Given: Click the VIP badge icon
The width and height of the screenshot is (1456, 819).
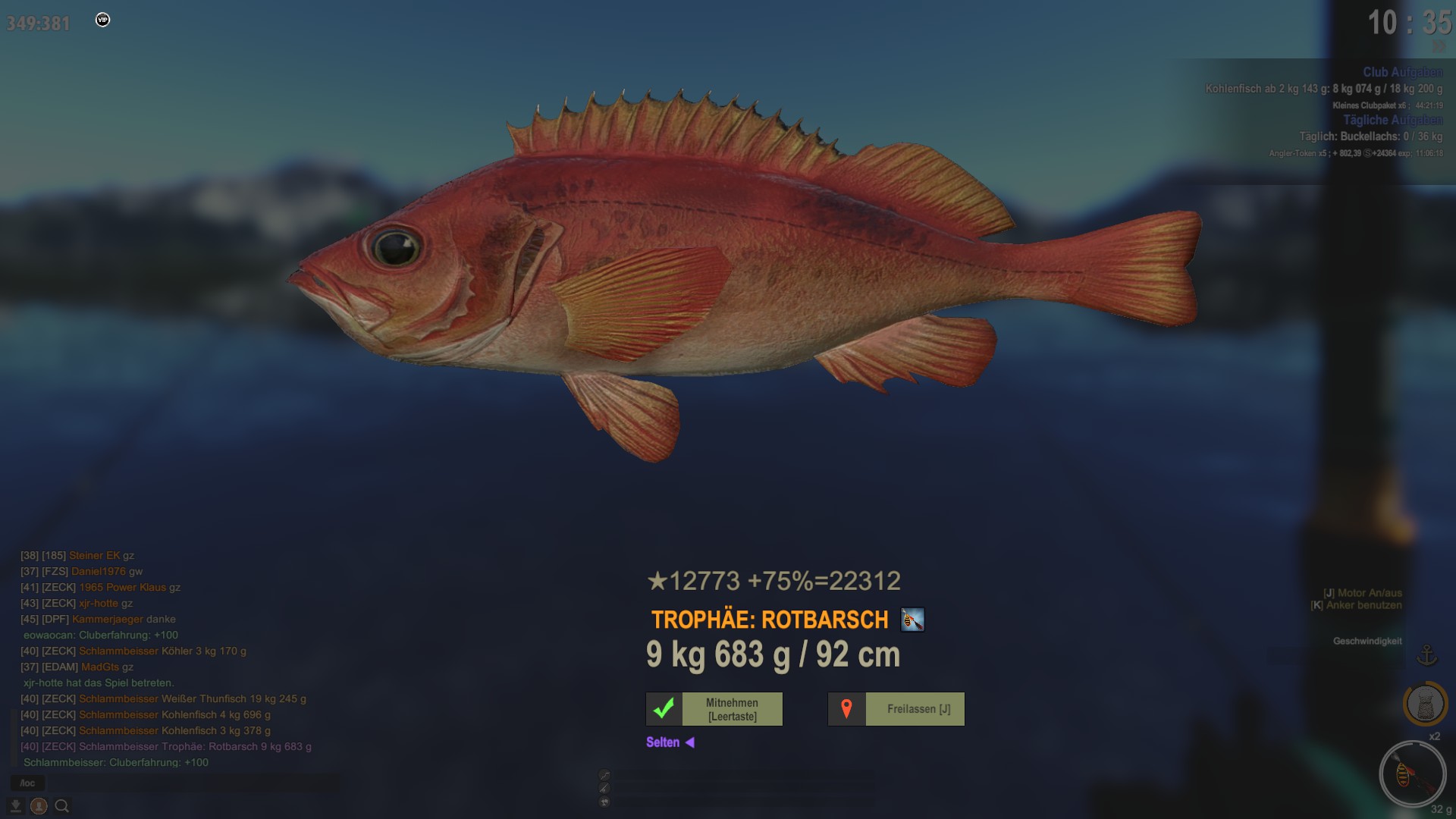Looking at the screenshot, I should [x=103, y=20].
